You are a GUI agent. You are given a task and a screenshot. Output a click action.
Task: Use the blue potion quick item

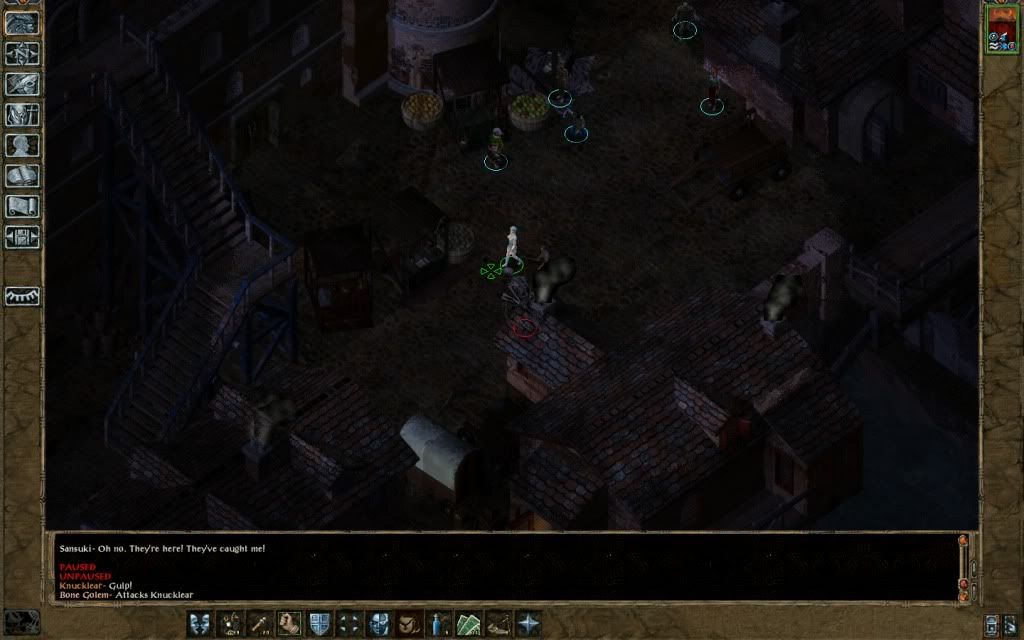[x=438, y=623]
